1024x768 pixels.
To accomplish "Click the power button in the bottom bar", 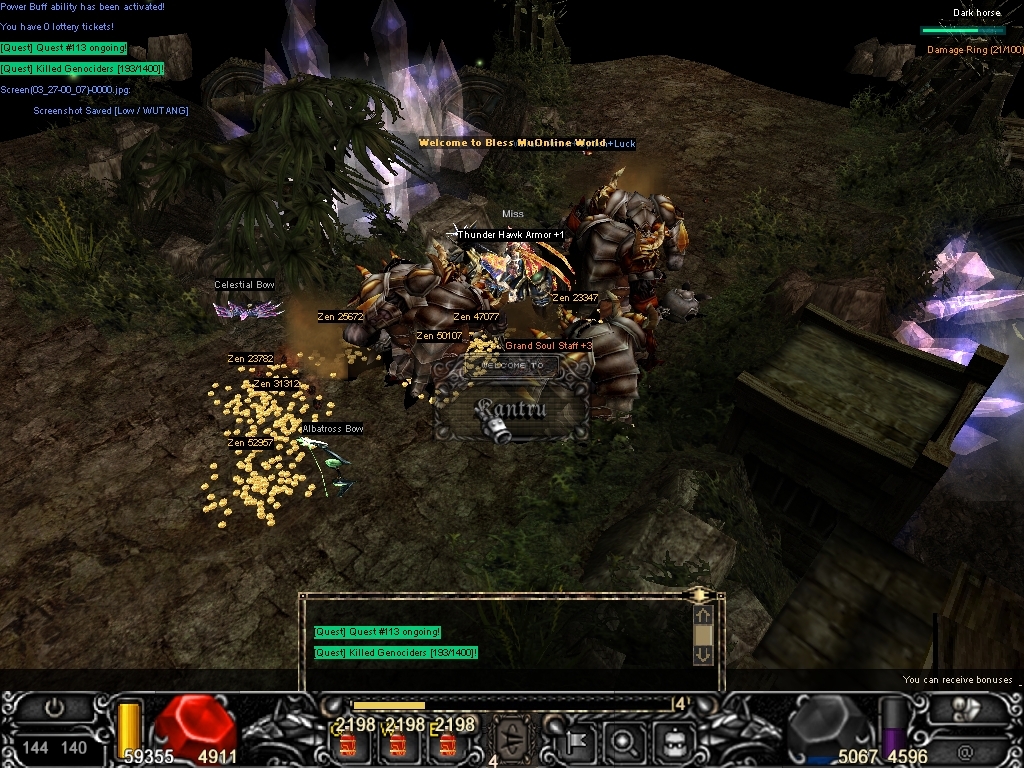I will [55, 708].
